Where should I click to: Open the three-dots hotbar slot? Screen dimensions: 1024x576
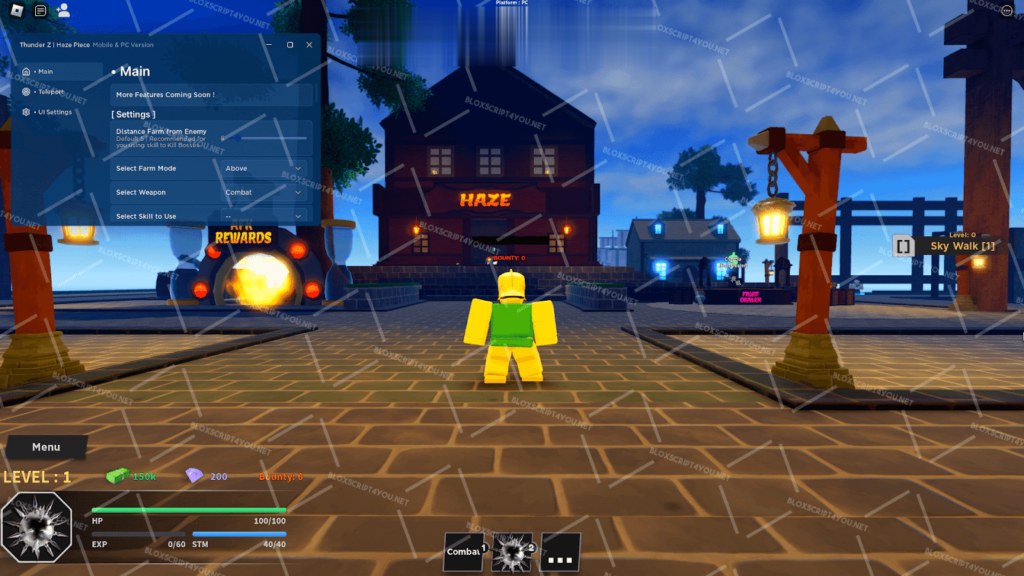coord(560,551)
